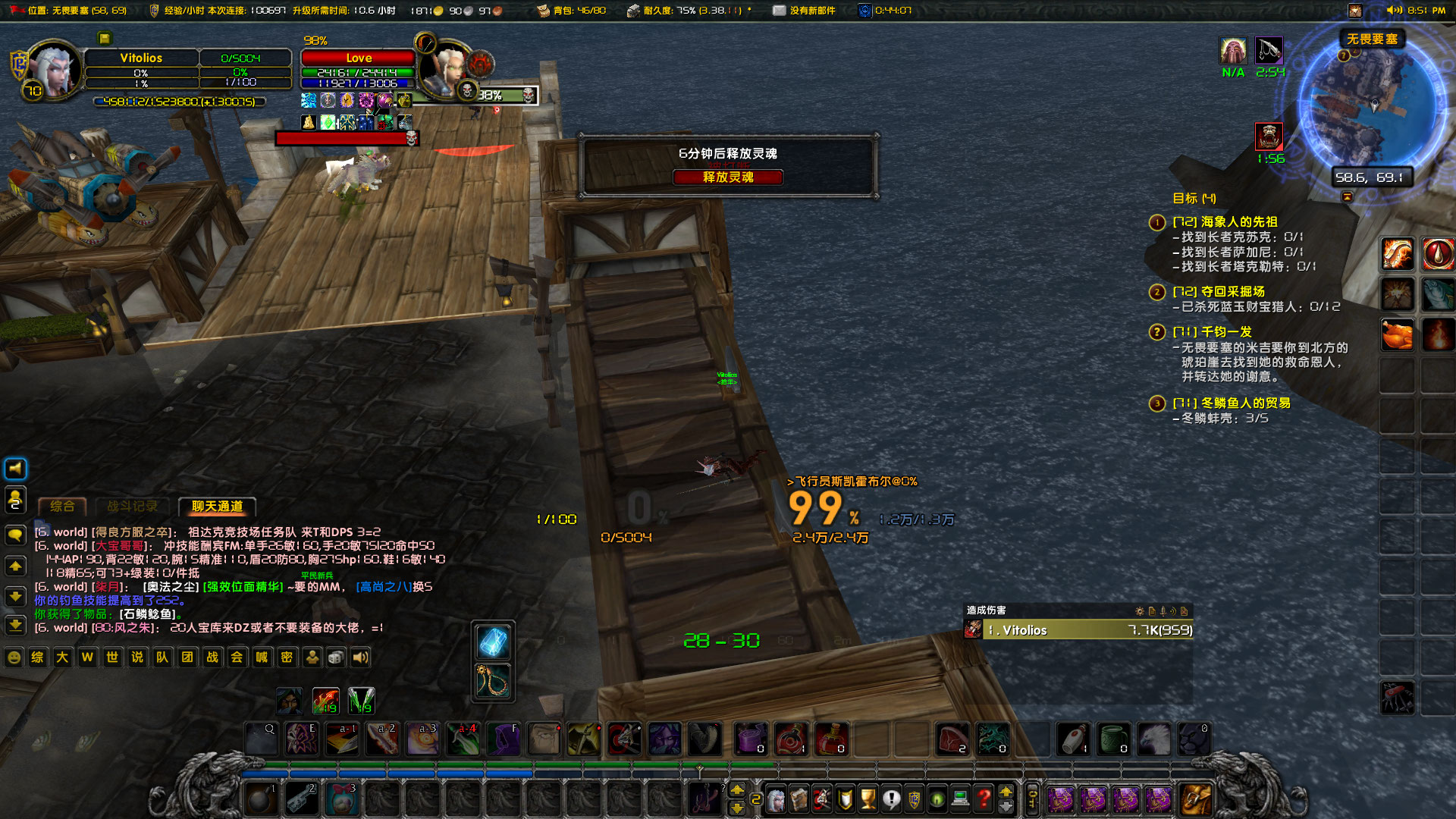Viewport: 1456px width, 819px height.
Task: Toggle the smiley emote picker in chat row
Action: 14,657
